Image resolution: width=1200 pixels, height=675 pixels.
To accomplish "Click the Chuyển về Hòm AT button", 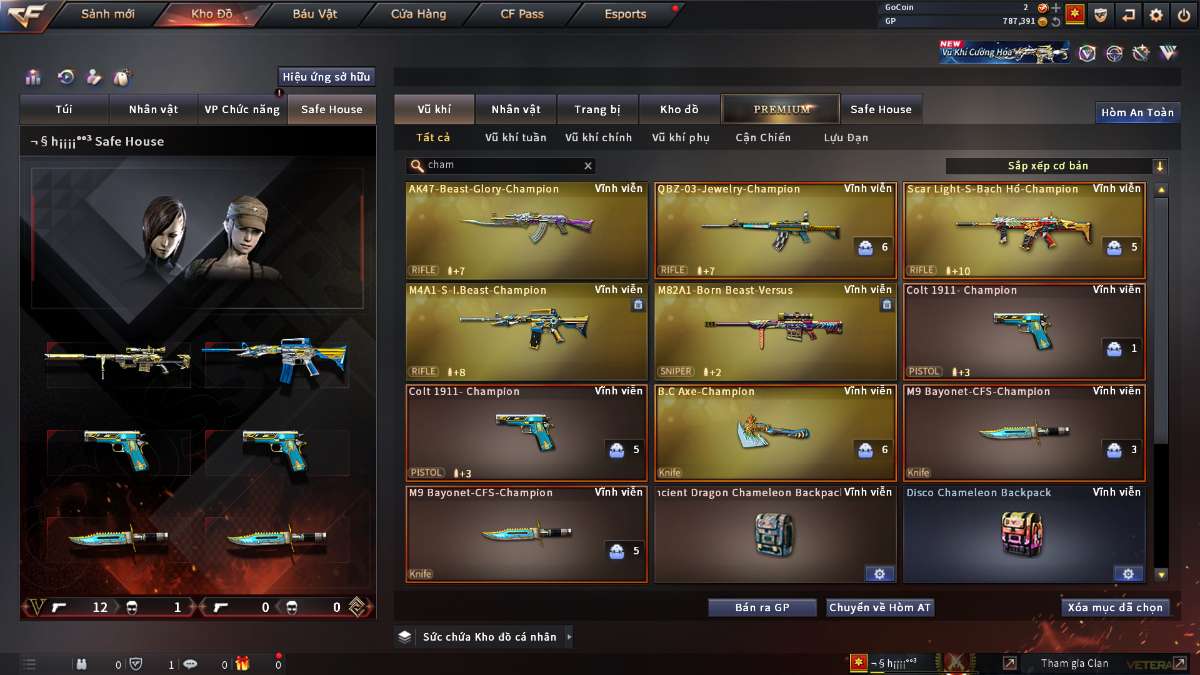I will pyautogui.click(x=880, y=608).
